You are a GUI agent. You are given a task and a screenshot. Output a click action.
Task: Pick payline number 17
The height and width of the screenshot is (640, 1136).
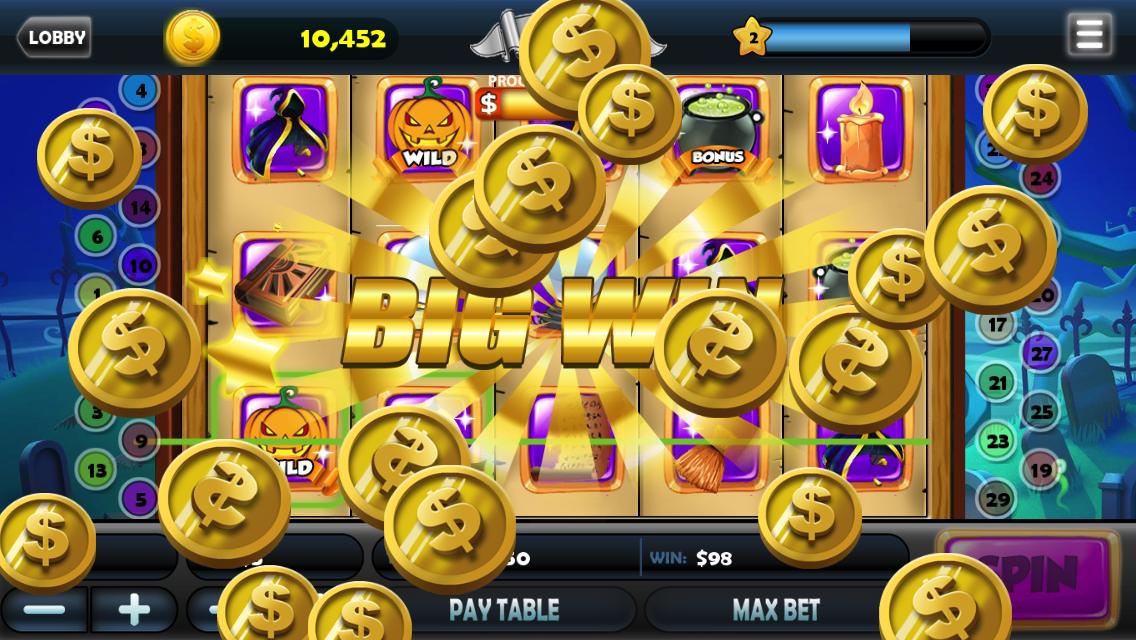(997, 325)
